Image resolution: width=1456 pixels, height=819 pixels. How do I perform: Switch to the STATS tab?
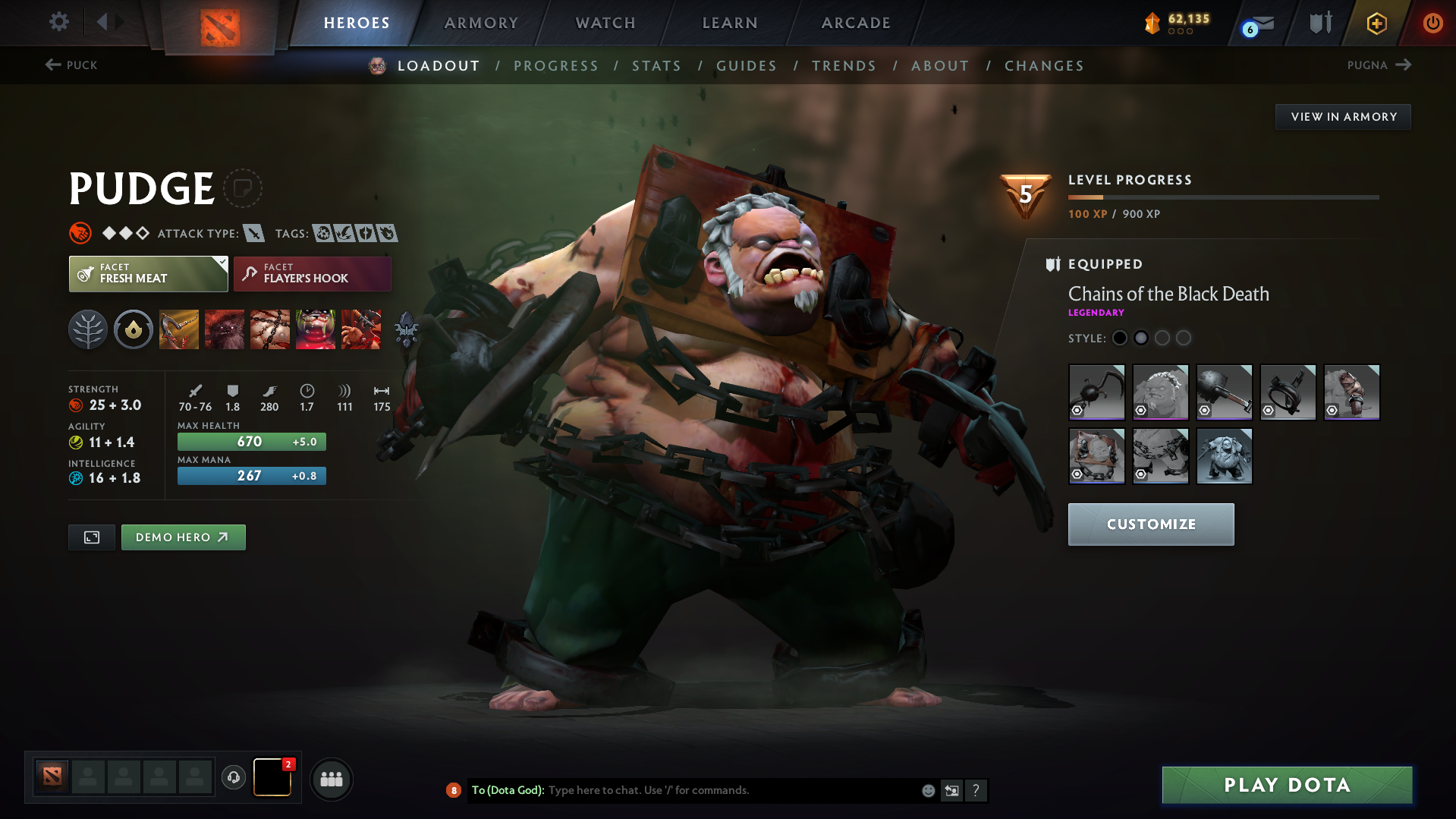656,65
